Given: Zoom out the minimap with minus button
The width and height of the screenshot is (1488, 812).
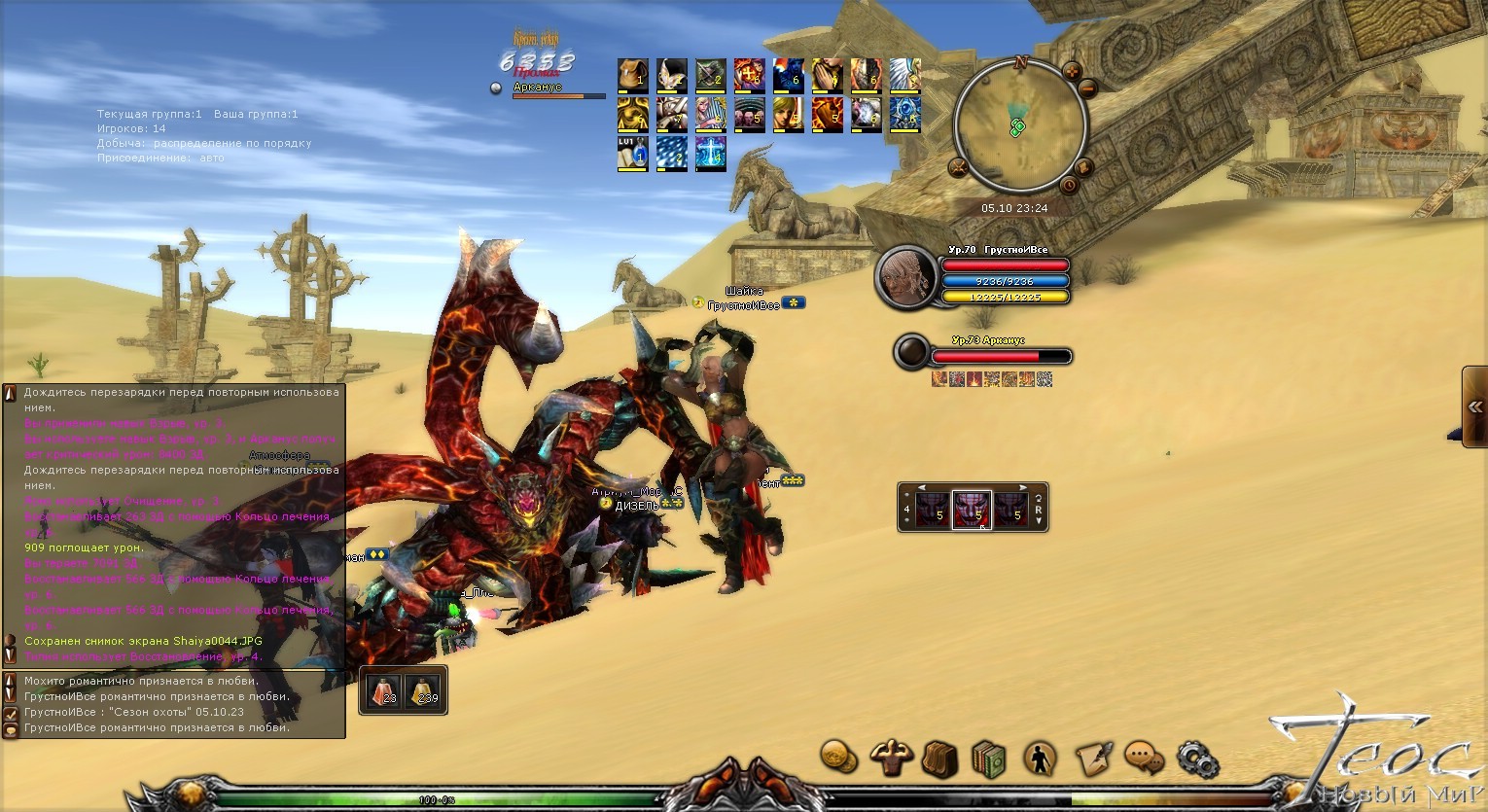Looking at the screenshot, I should [1087, 89].
